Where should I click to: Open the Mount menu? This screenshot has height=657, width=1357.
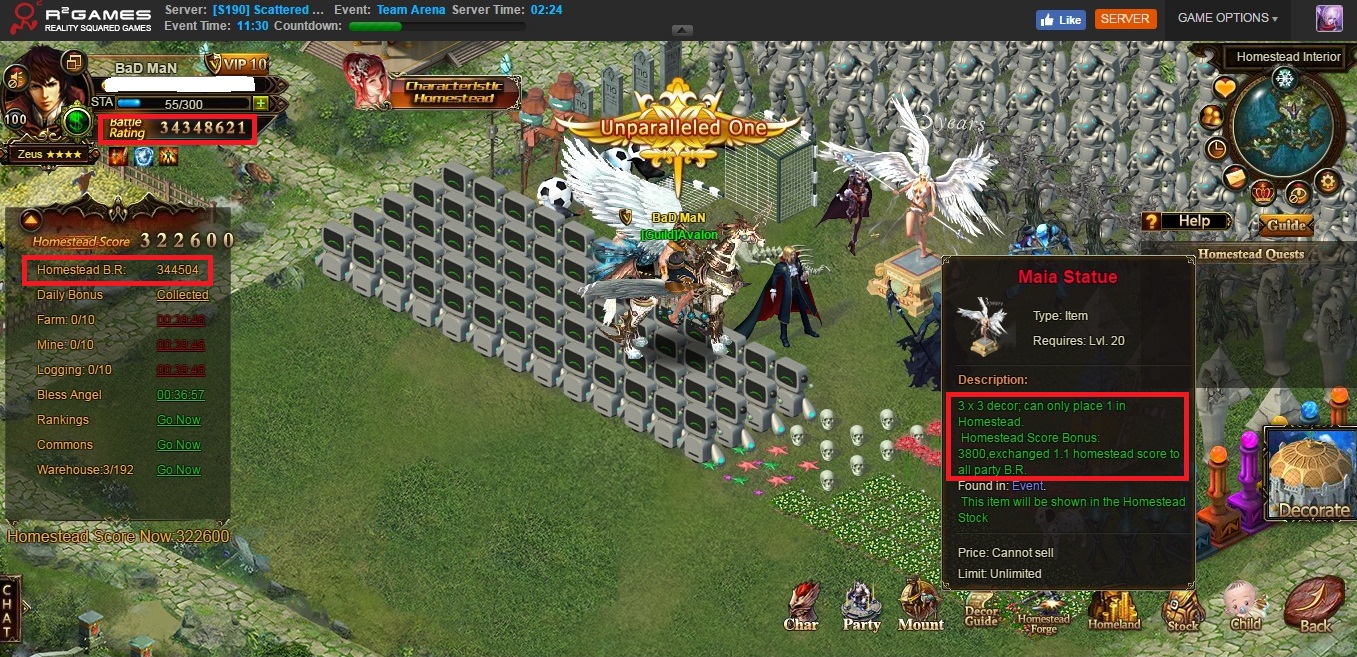(x=920, y=605)
